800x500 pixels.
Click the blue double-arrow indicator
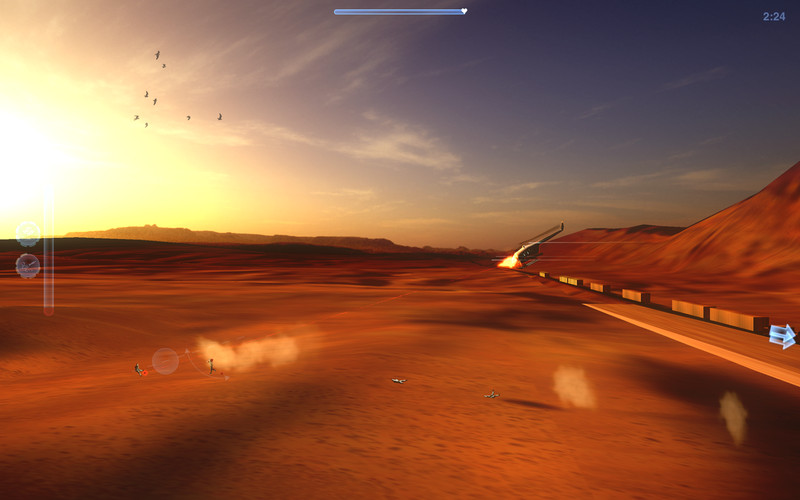(782, 336)
